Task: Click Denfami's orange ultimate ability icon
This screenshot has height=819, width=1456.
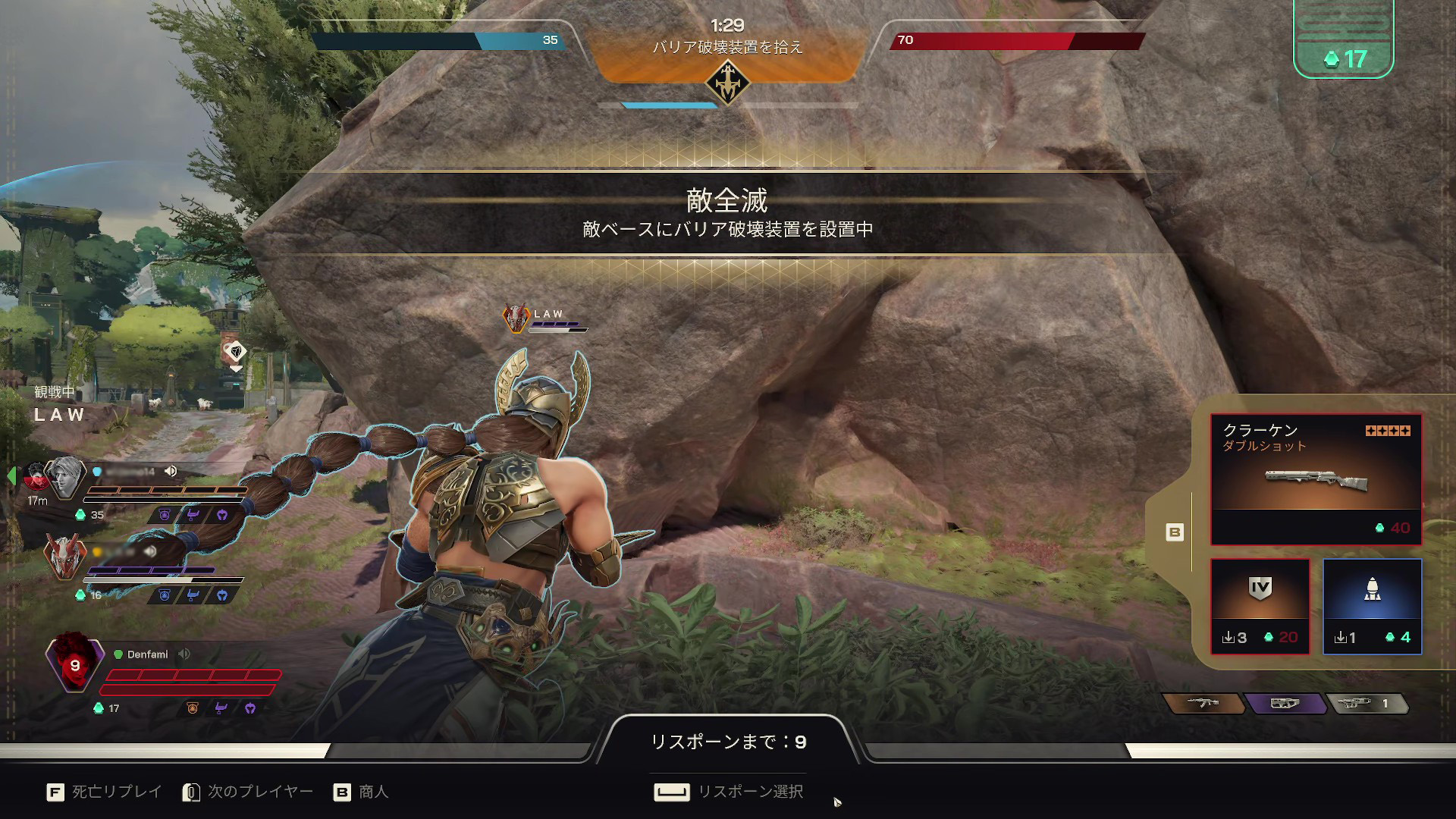Action: coord(193,708)
